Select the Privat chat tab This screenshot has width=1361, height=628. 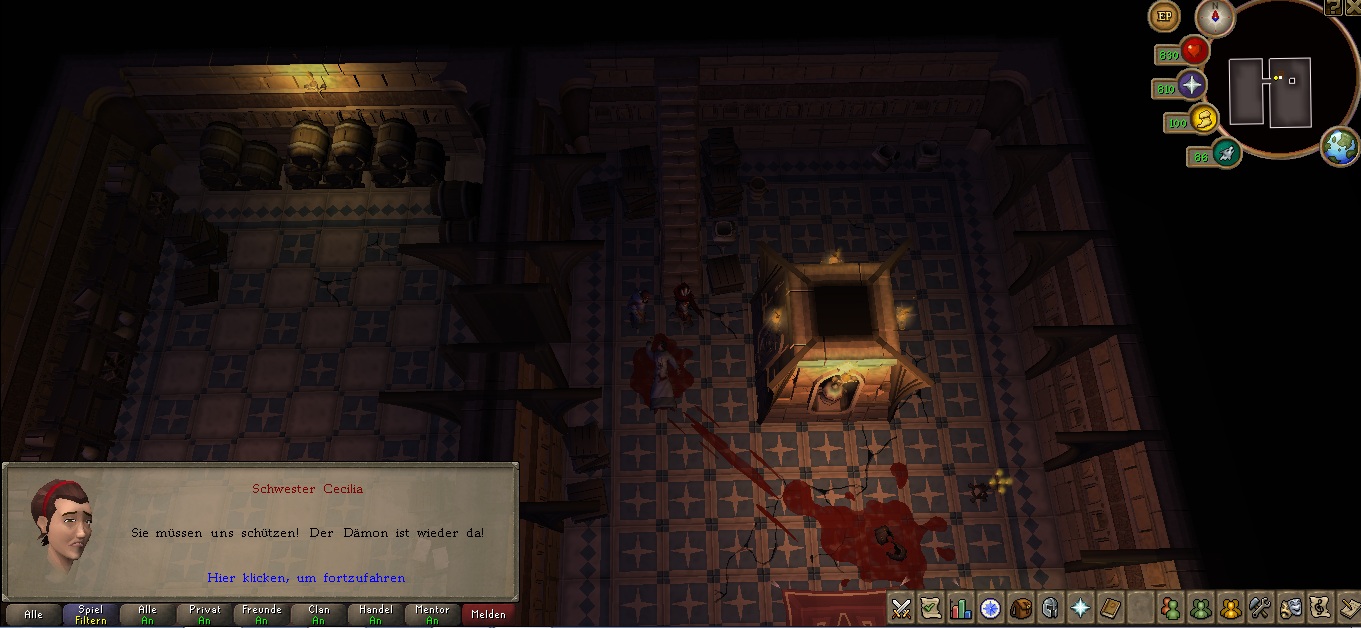tap(204, 614)
